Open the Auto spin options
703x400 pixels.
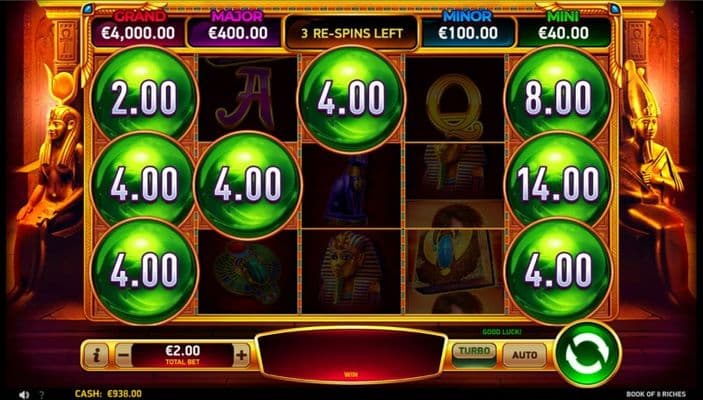(x=524, y=353)
